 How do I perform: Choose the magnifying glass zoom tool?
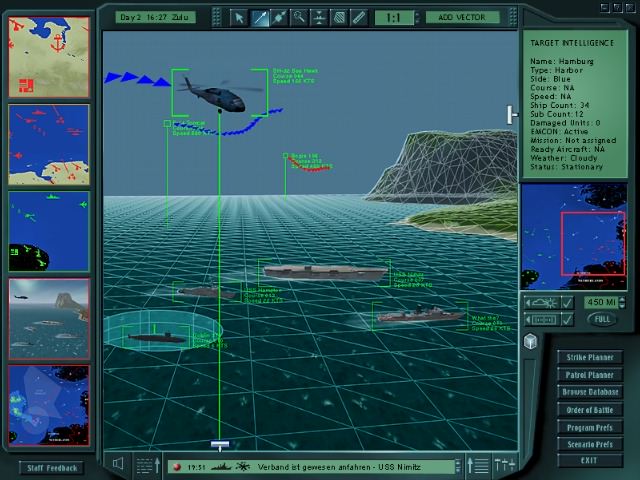[299, 17]
